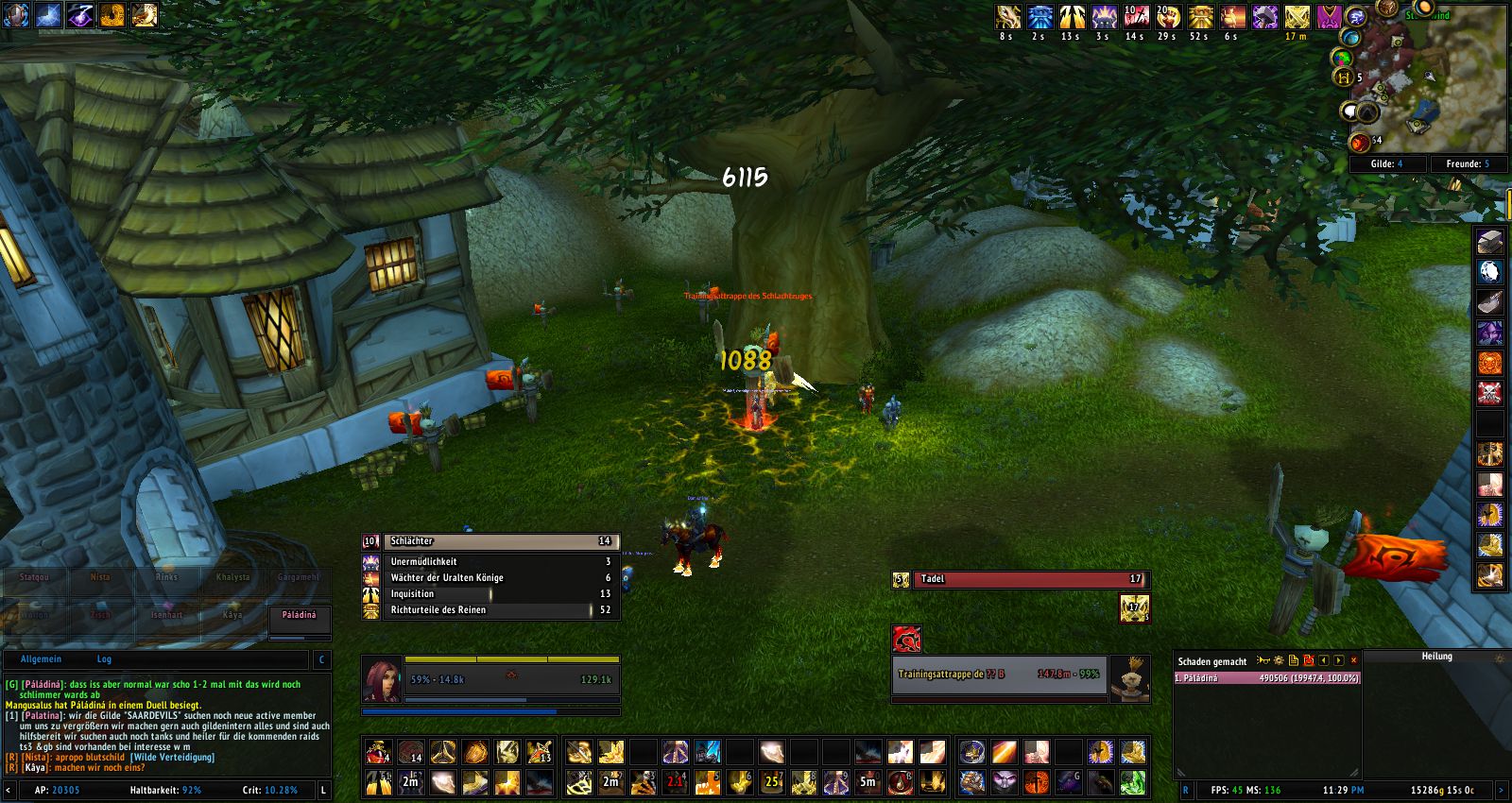Close the Schaden gemacht damage meter window
Screen dimensions: 1512x803
coord(1353,660)
